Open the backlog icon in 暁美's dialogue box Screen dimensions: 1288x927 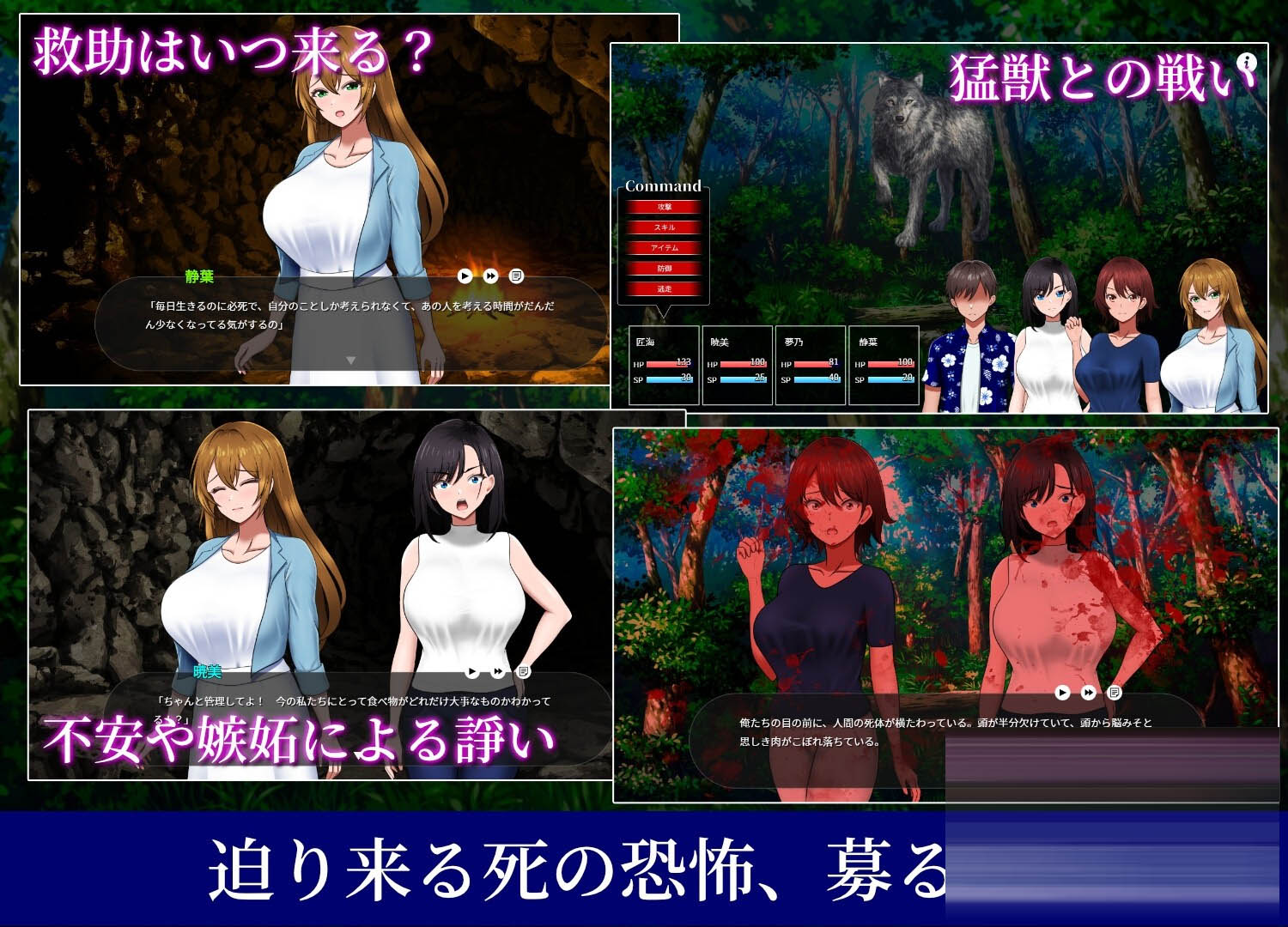click(x=523, y=671)
